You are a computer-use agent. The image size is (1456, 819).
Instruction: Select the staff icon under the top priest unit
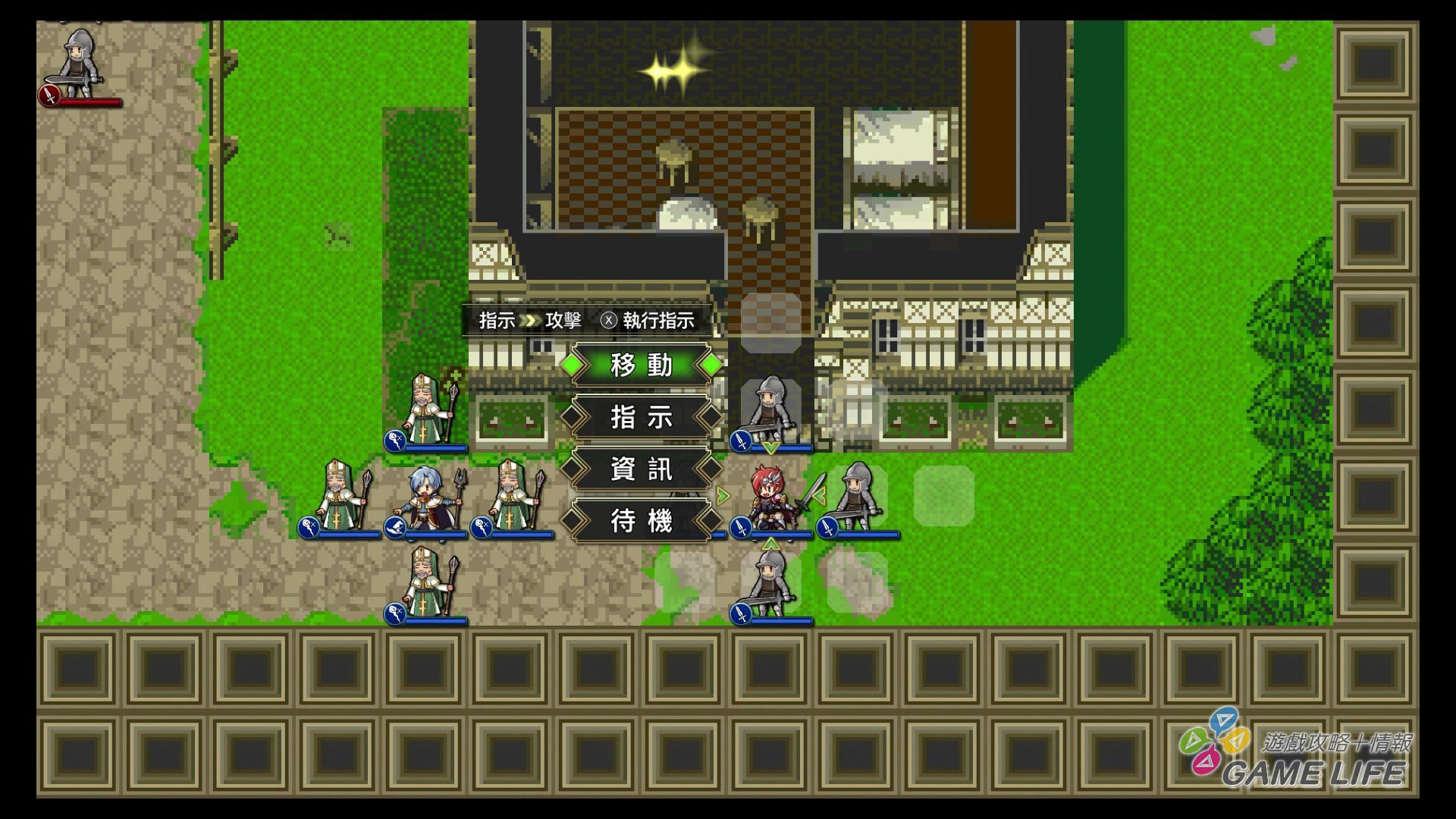click(x=395, y=440)
